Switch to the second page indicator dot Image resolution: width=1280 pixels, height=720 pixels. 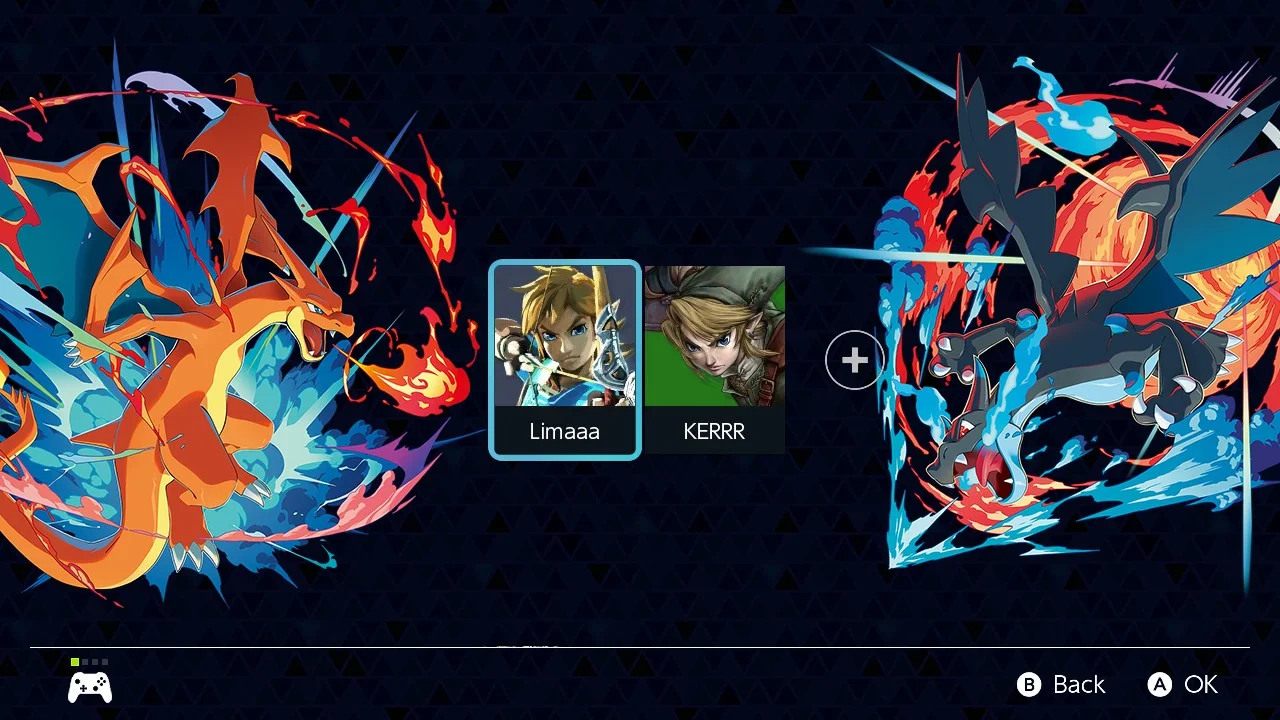pos(83,661)
